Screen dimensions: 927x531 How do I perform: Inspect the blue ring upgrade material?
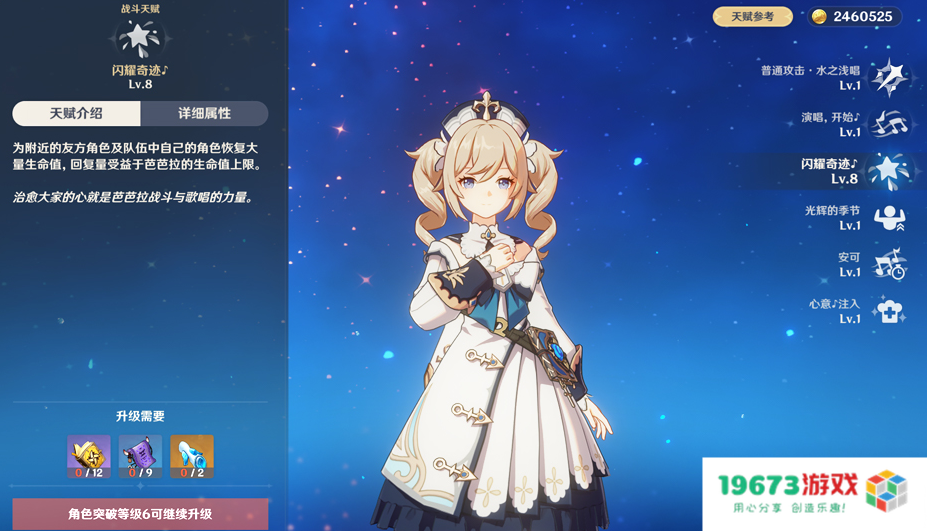tap(192, 457)
